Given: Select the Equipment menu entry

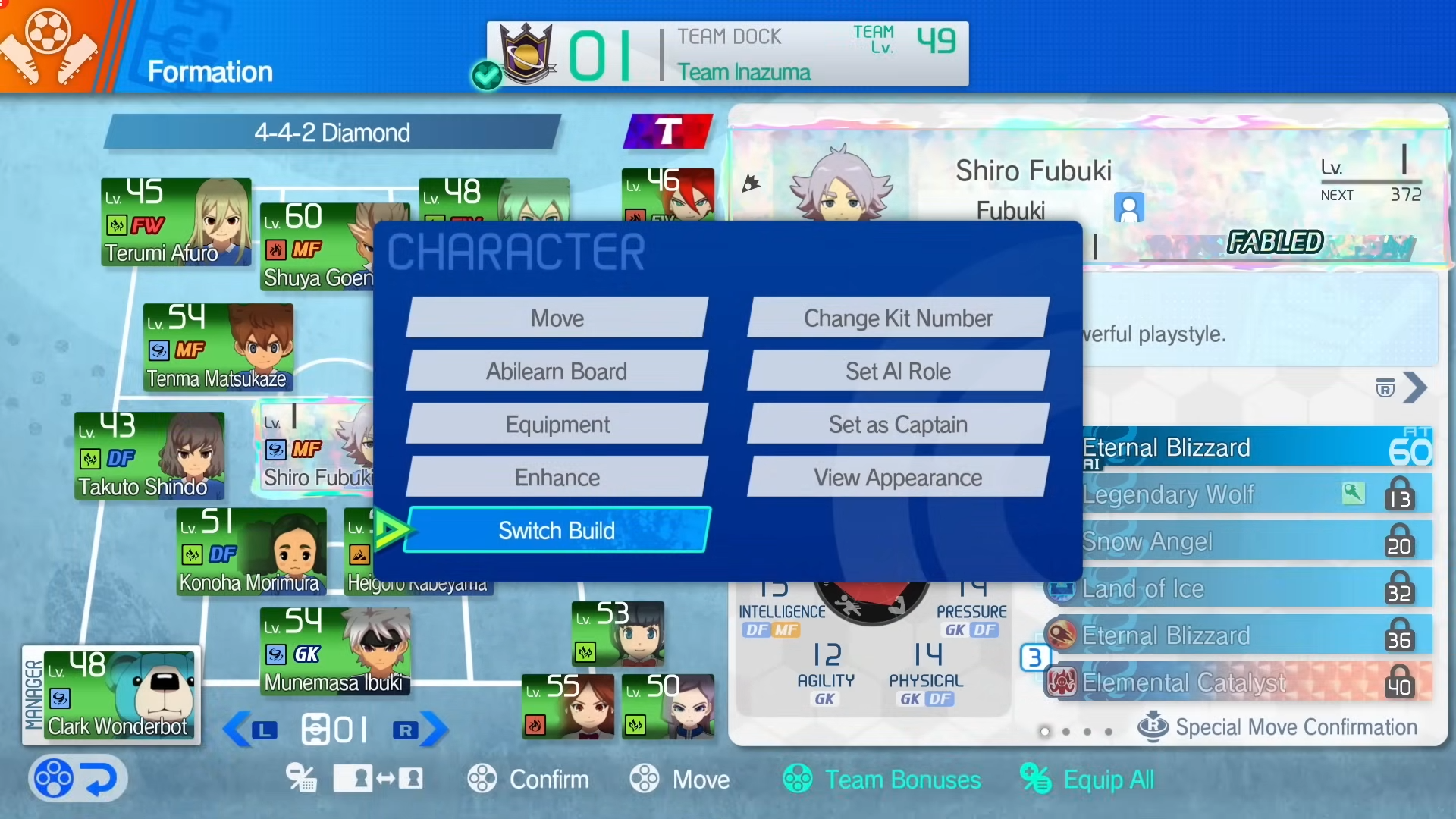Looking at the screenshot, I should coord(557,425).
